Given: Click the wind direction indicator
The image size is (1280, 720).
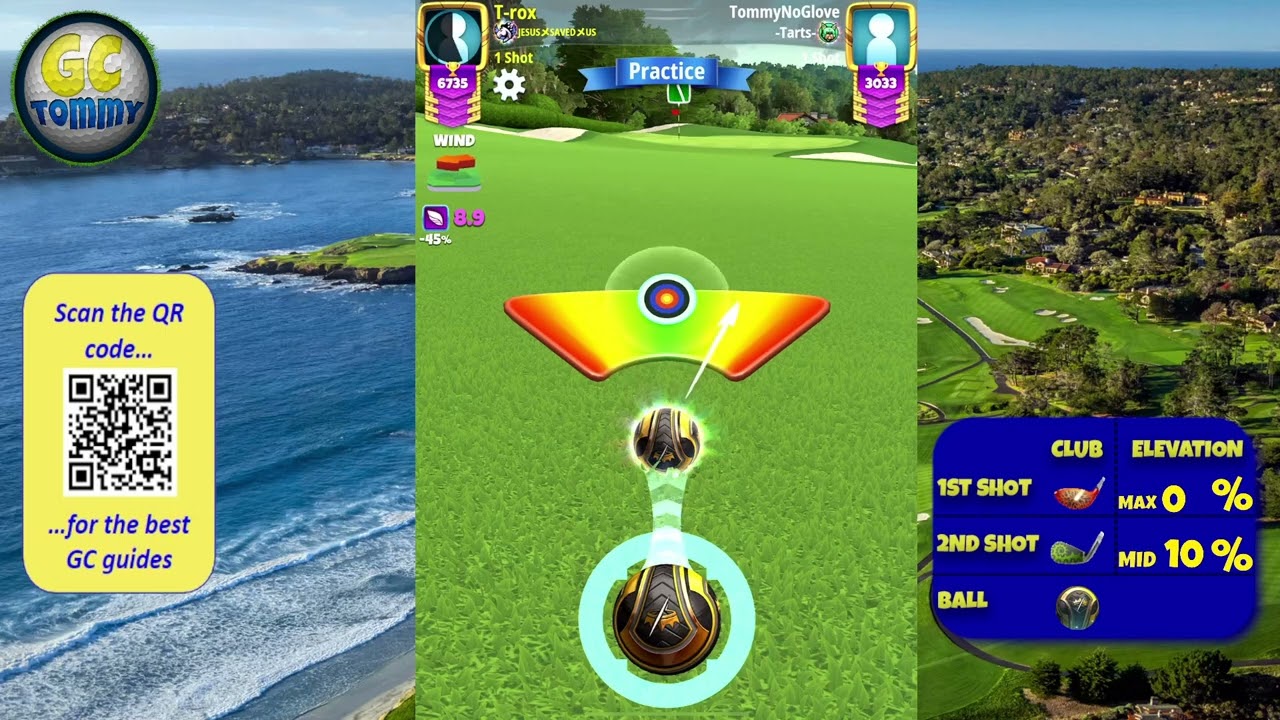Looking at the screenshot, I should [455, 171].
